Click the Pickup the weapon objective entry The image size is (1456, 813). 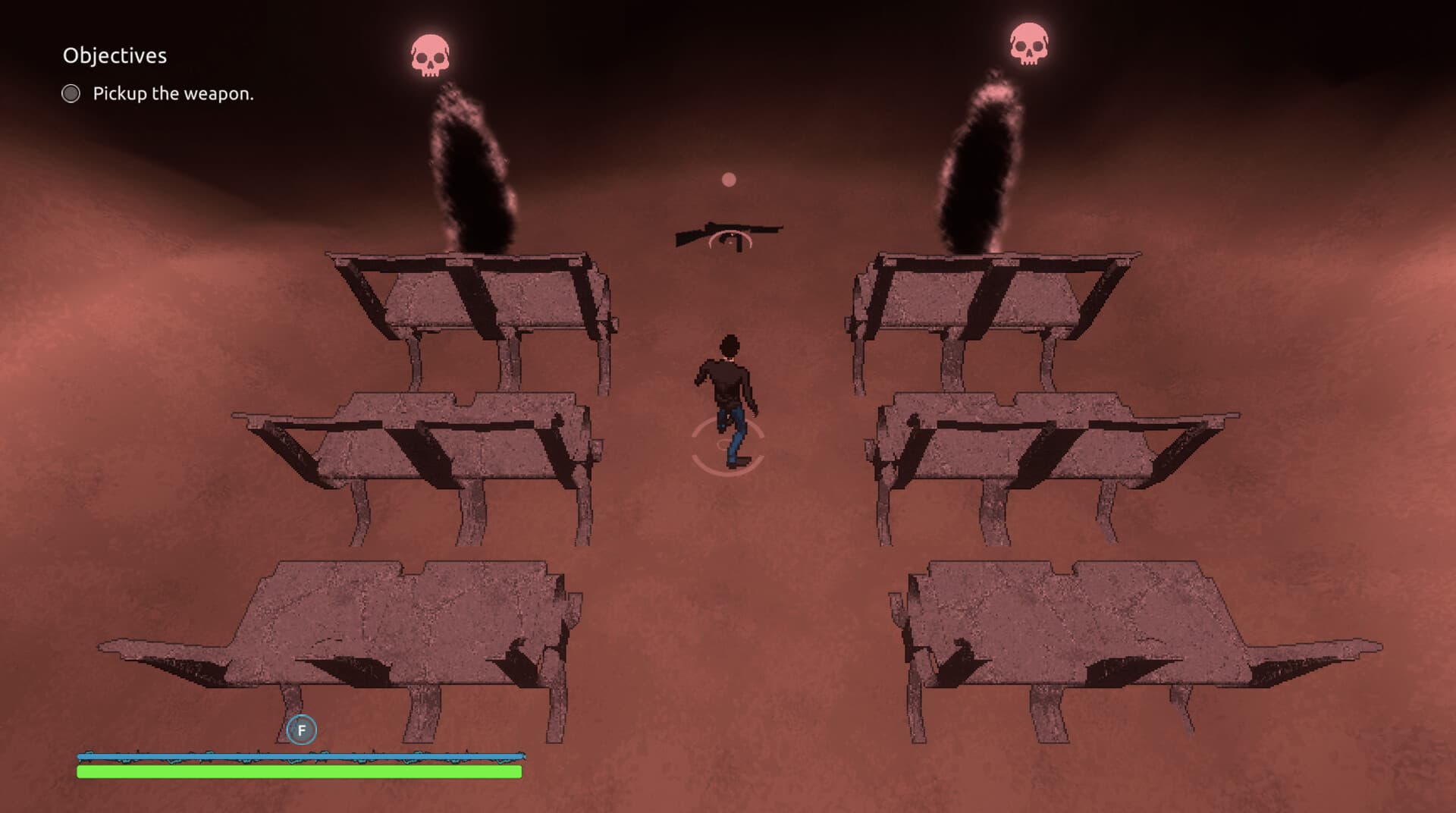[173, 94]
